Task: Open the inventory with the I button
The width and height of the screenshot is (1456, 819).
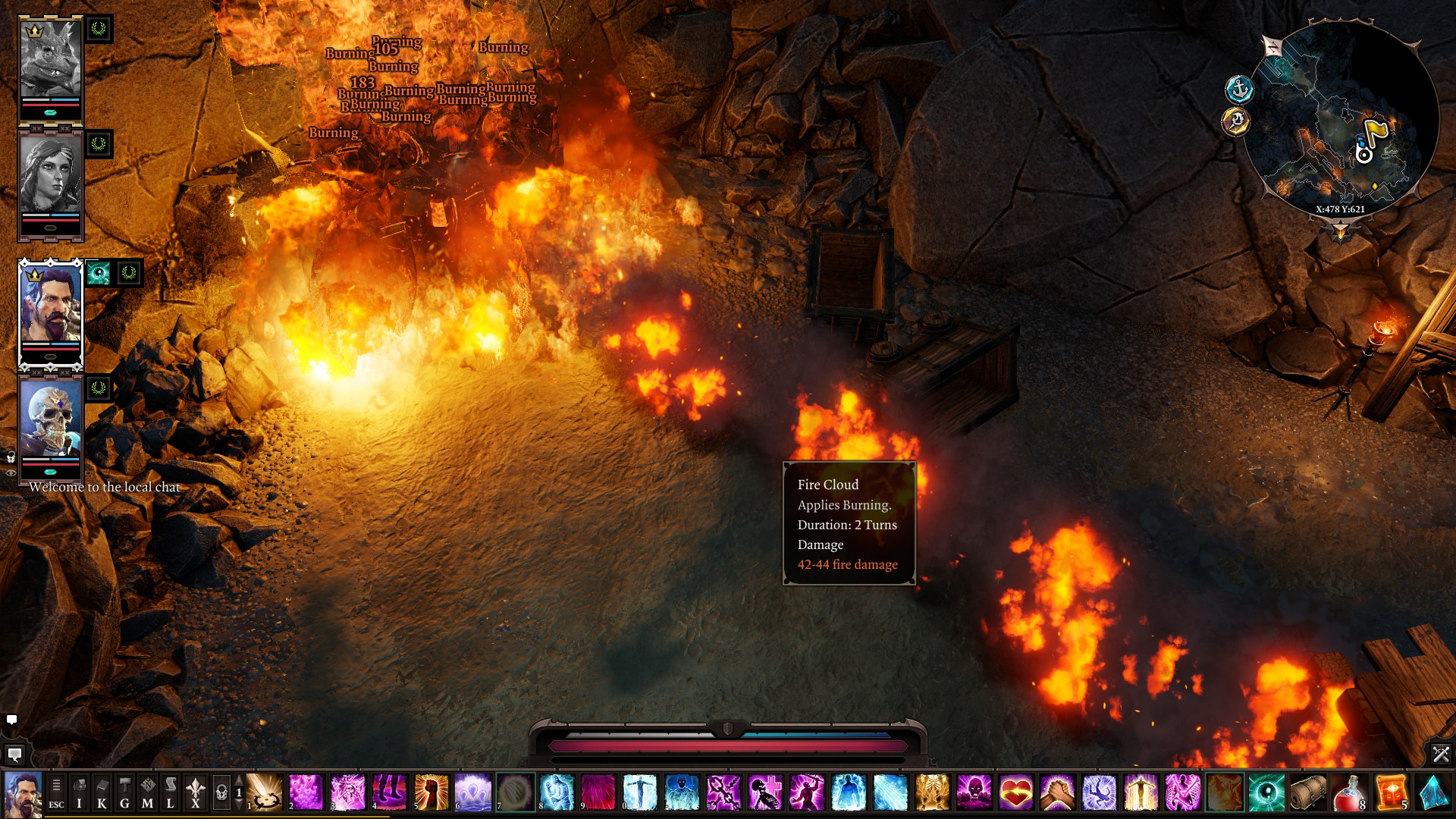Action: [x=79, y=793]
